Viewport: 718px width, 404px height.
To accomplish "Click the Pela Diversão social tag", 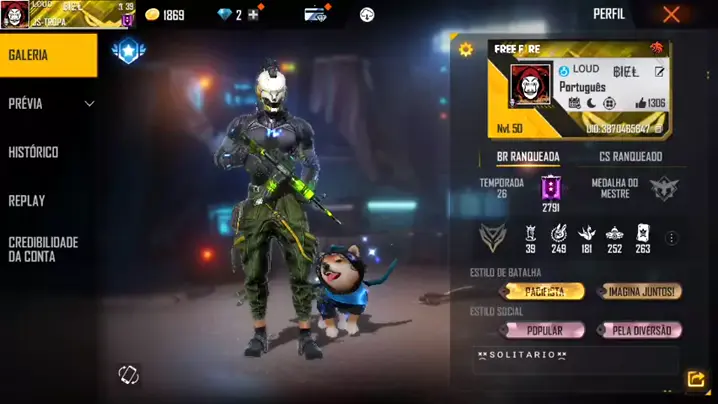I will point(640,330).
